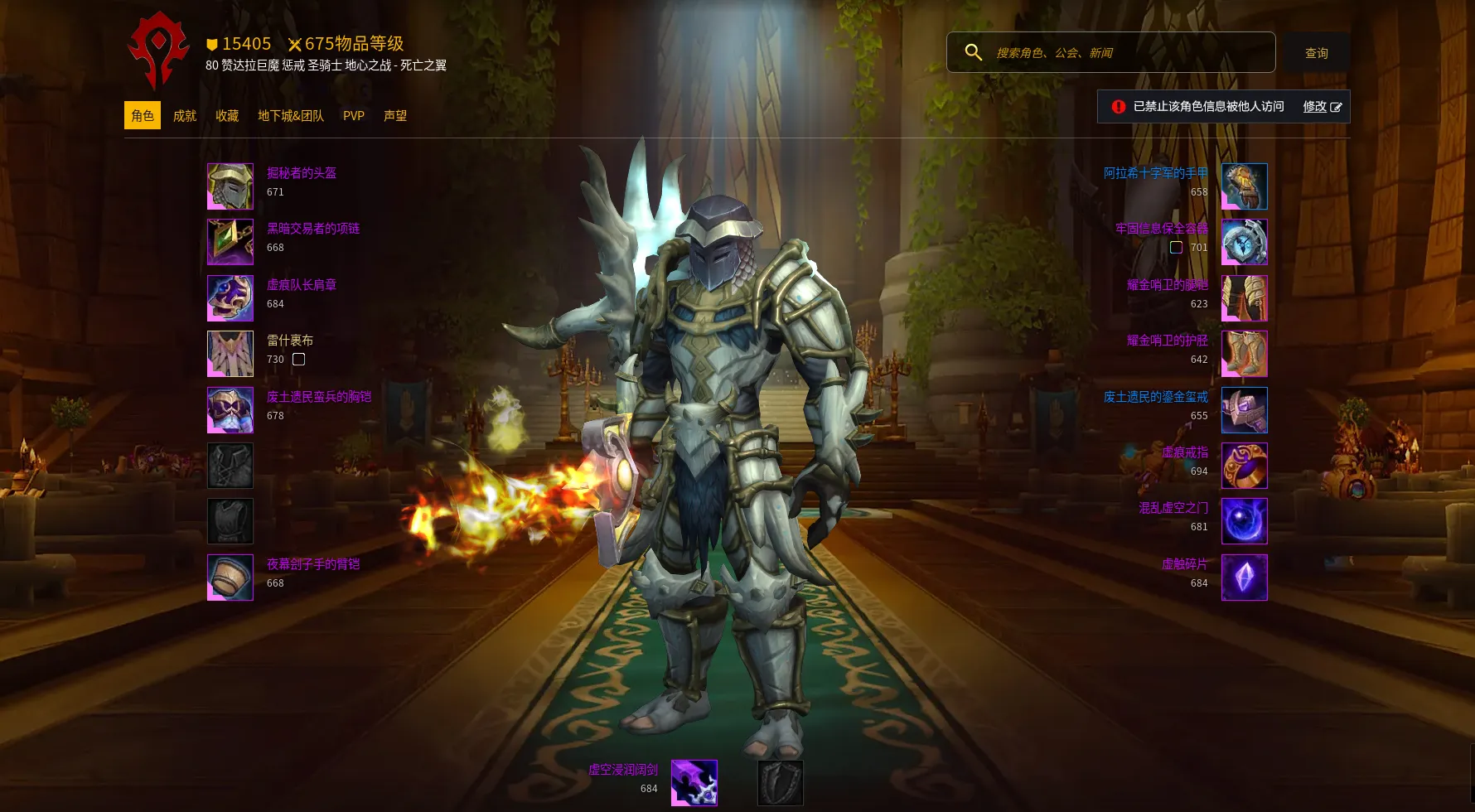Inspect the 阿拉希十字军的手甲 gloves

(x=1244, y=186)
